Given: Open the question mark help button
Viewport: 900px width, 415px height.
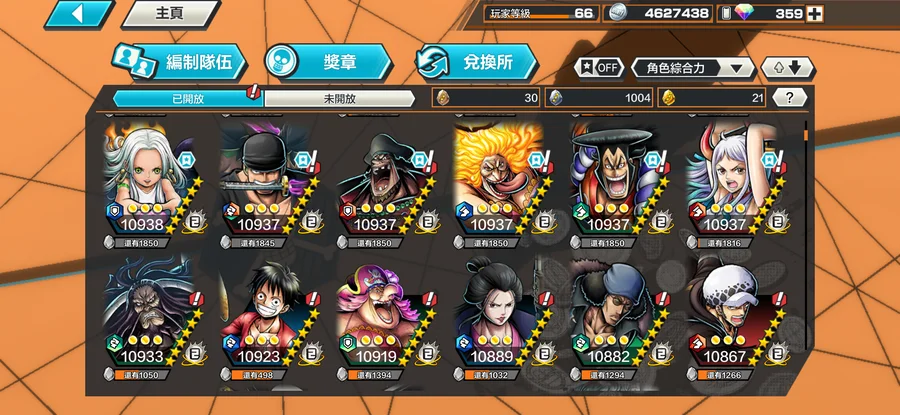Looking at the screenshot, I should [x=790, y=98].
